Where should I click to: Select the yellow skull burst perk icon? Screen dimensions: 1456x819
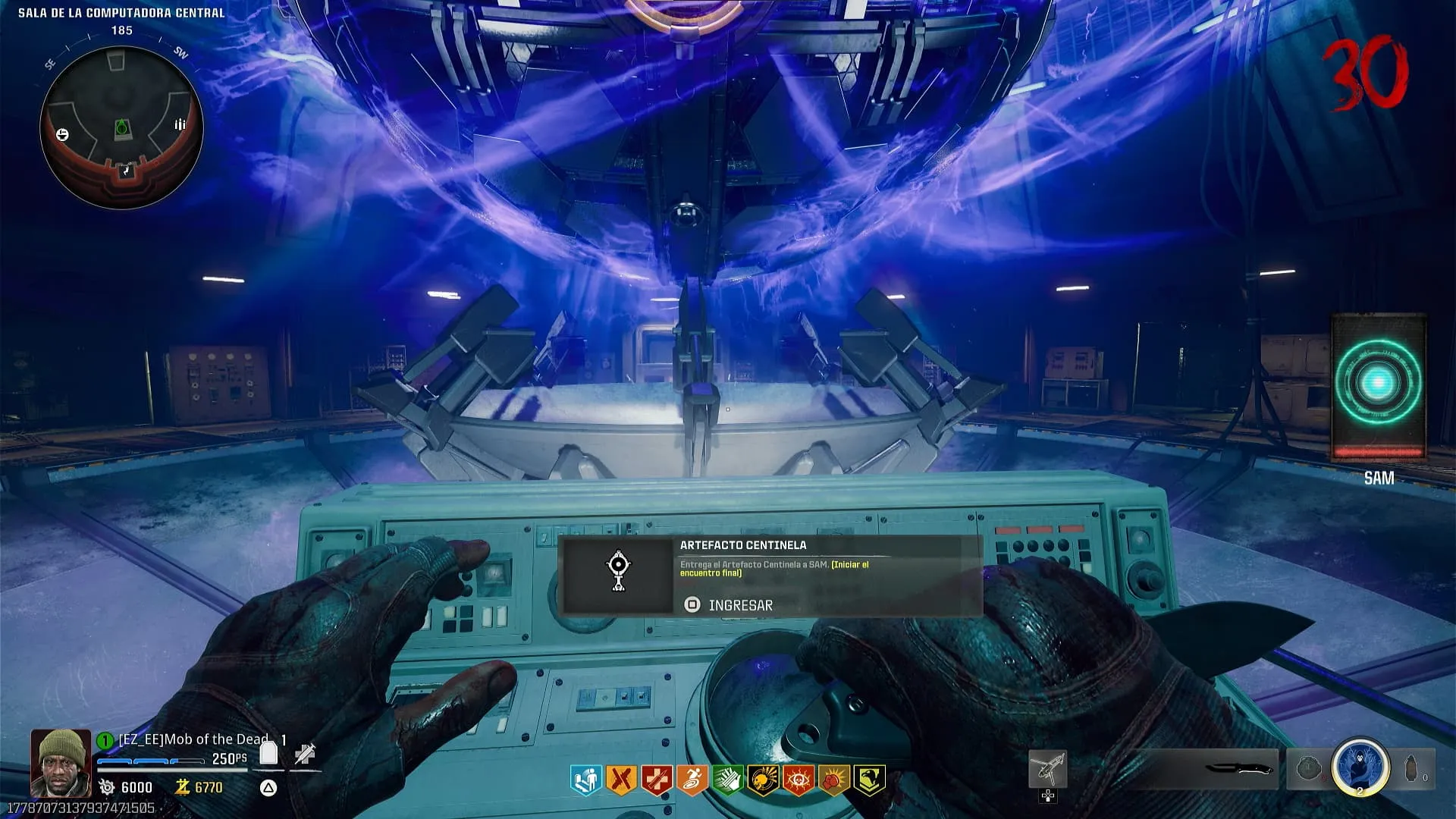pos(763,780)
